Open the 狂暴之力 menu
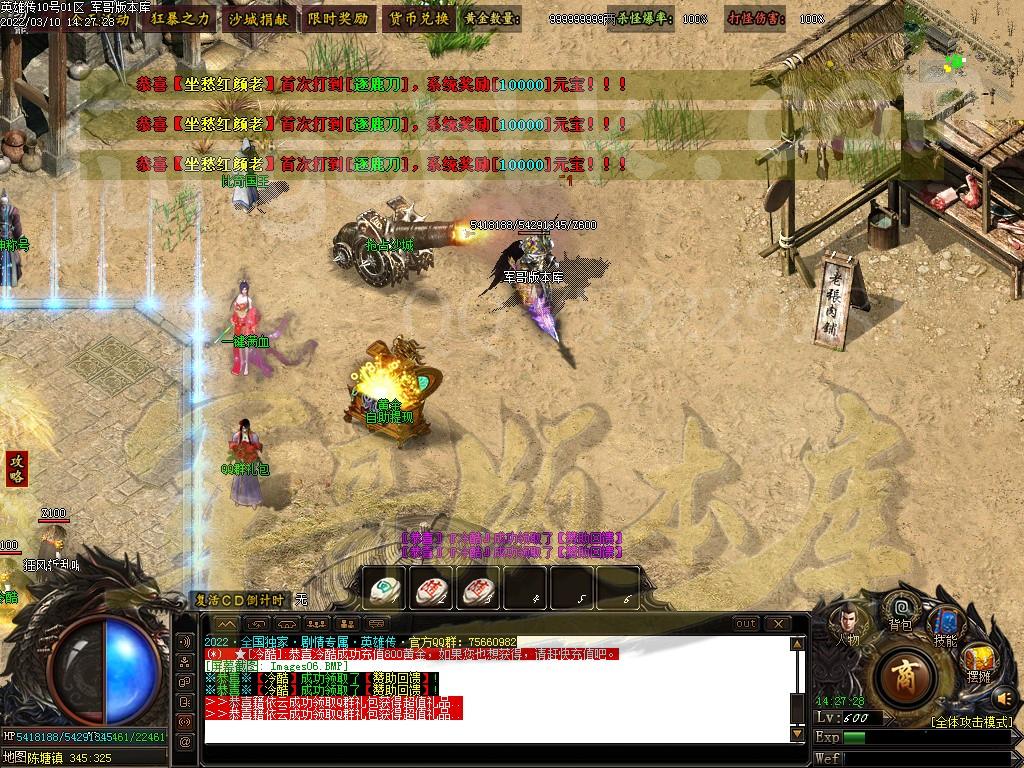The width and height of the screenshot is (1024, 768). coord(181,18)
